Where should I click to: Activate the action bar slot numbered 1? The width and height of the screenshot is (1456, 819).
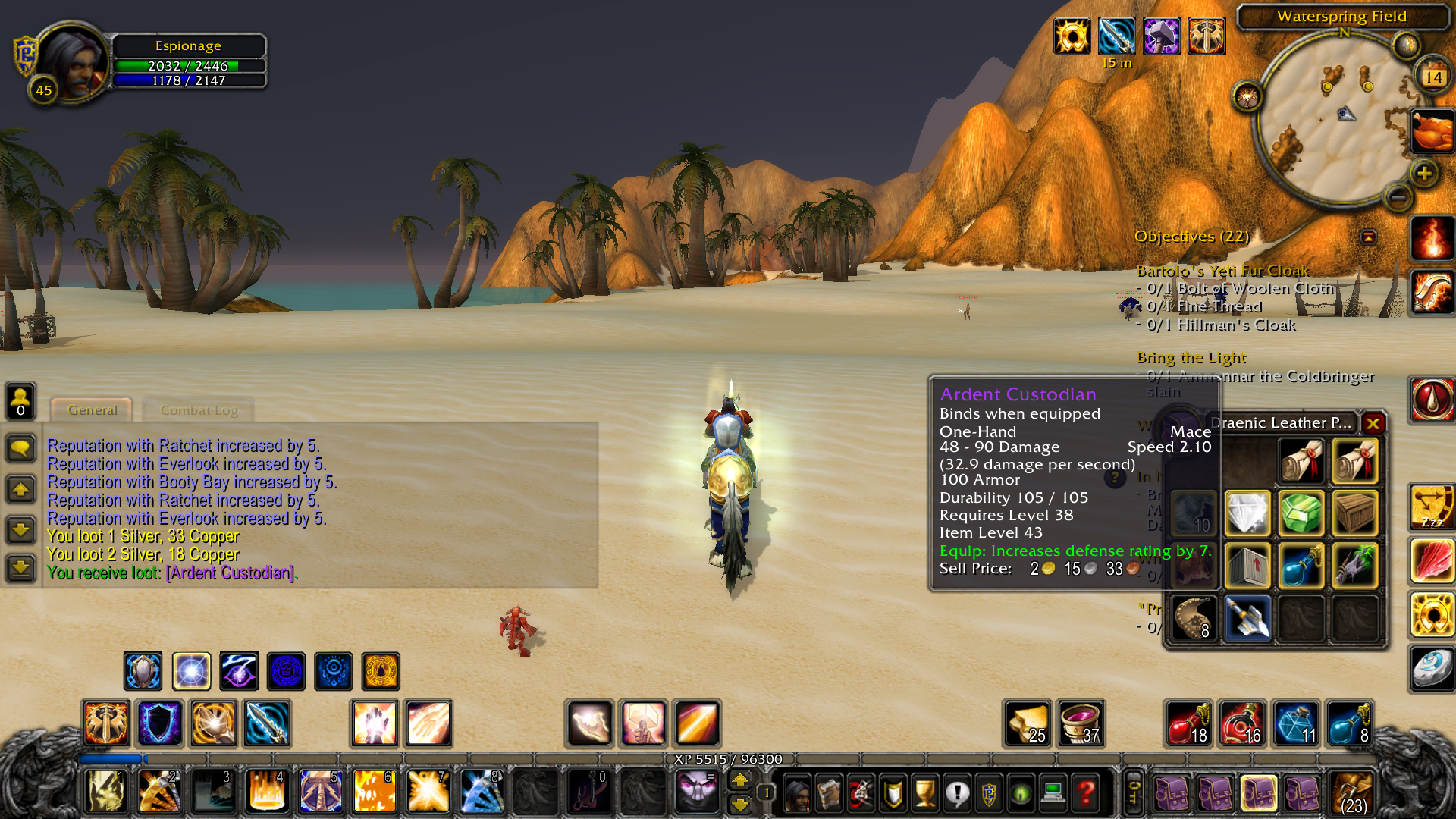pos(105,790)
